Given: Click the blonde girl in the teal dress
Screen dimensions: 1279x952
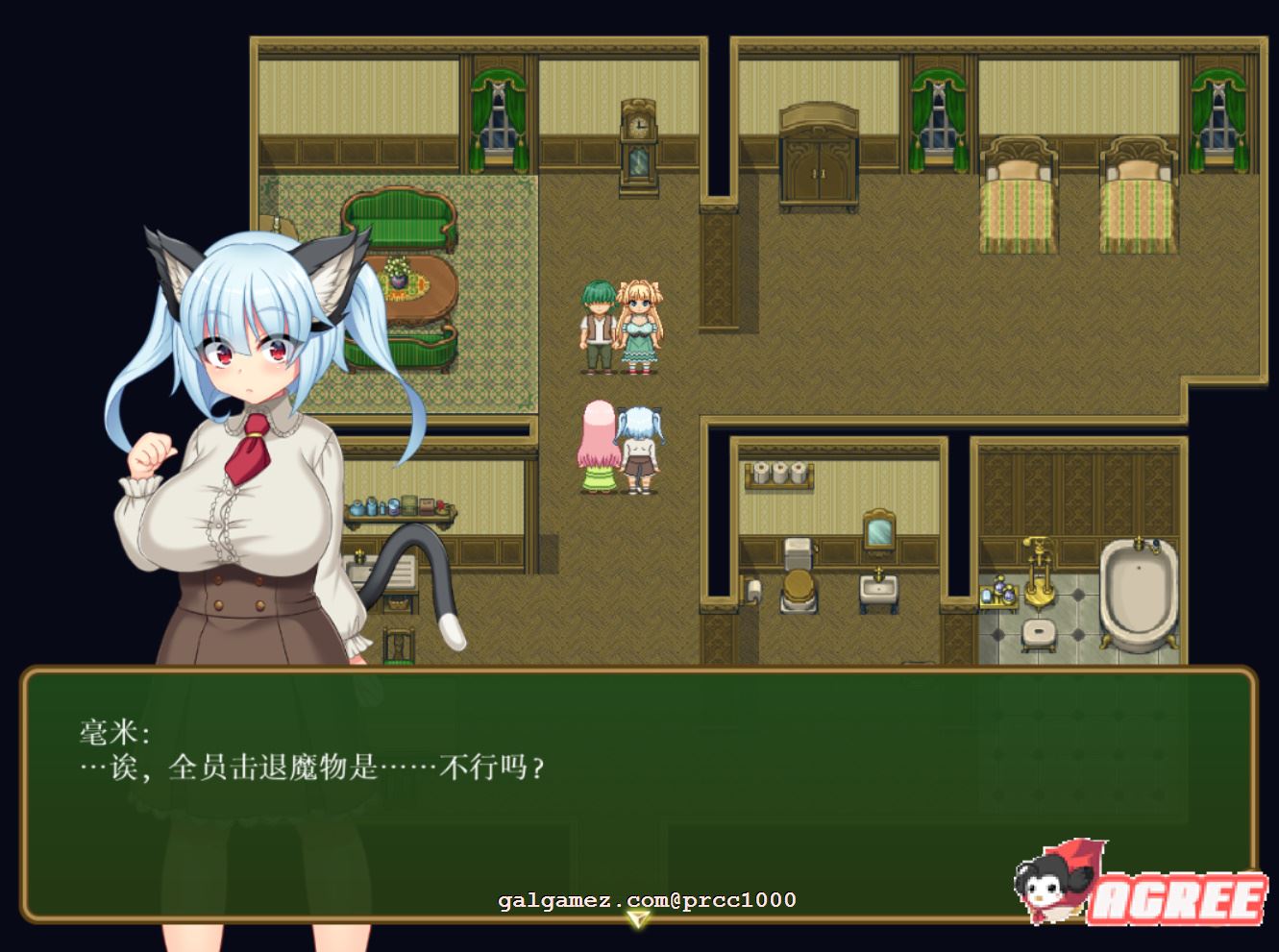Looking at the screenshot, I should click(640, 327).
